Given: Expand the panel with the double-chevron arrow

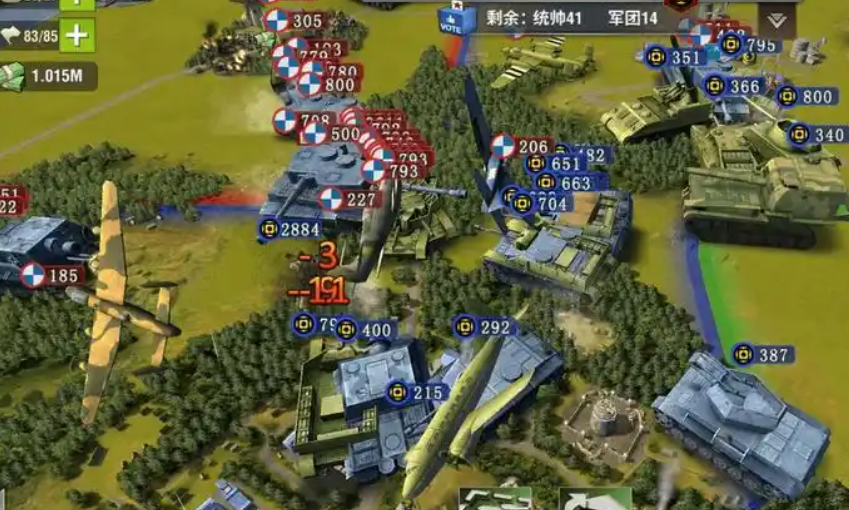Looking at the screenshot, I should (x=776, y=20).
